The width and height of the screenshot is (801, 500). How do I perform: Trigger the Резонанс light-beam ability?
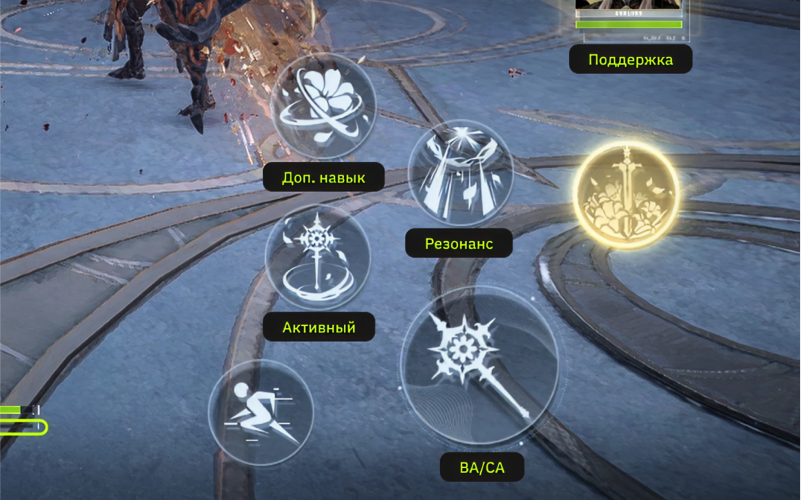tap(460, 172)
